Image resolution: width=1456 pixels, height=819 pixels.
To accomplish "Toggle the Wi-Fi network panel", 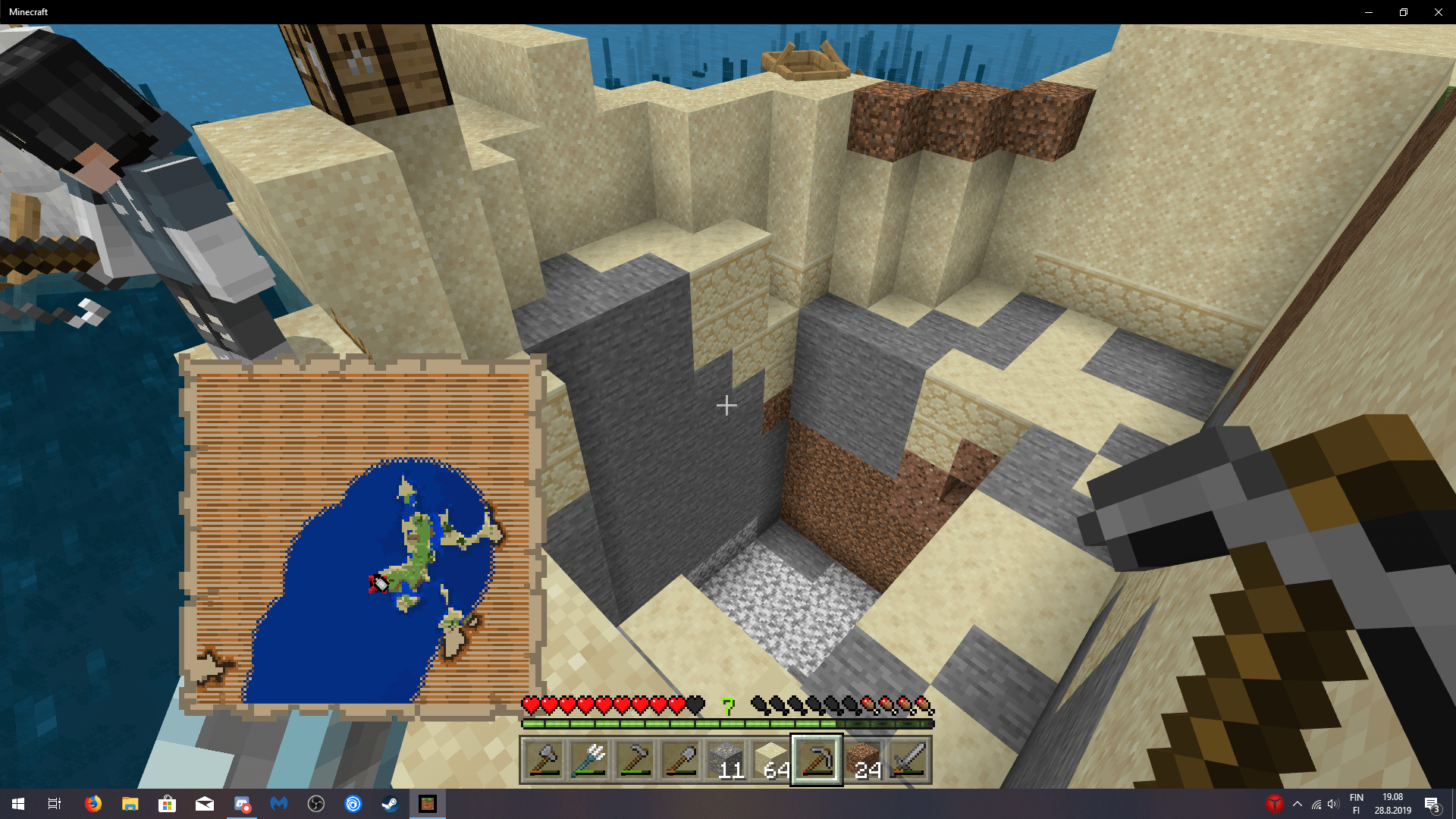I will click(1316, 804).
